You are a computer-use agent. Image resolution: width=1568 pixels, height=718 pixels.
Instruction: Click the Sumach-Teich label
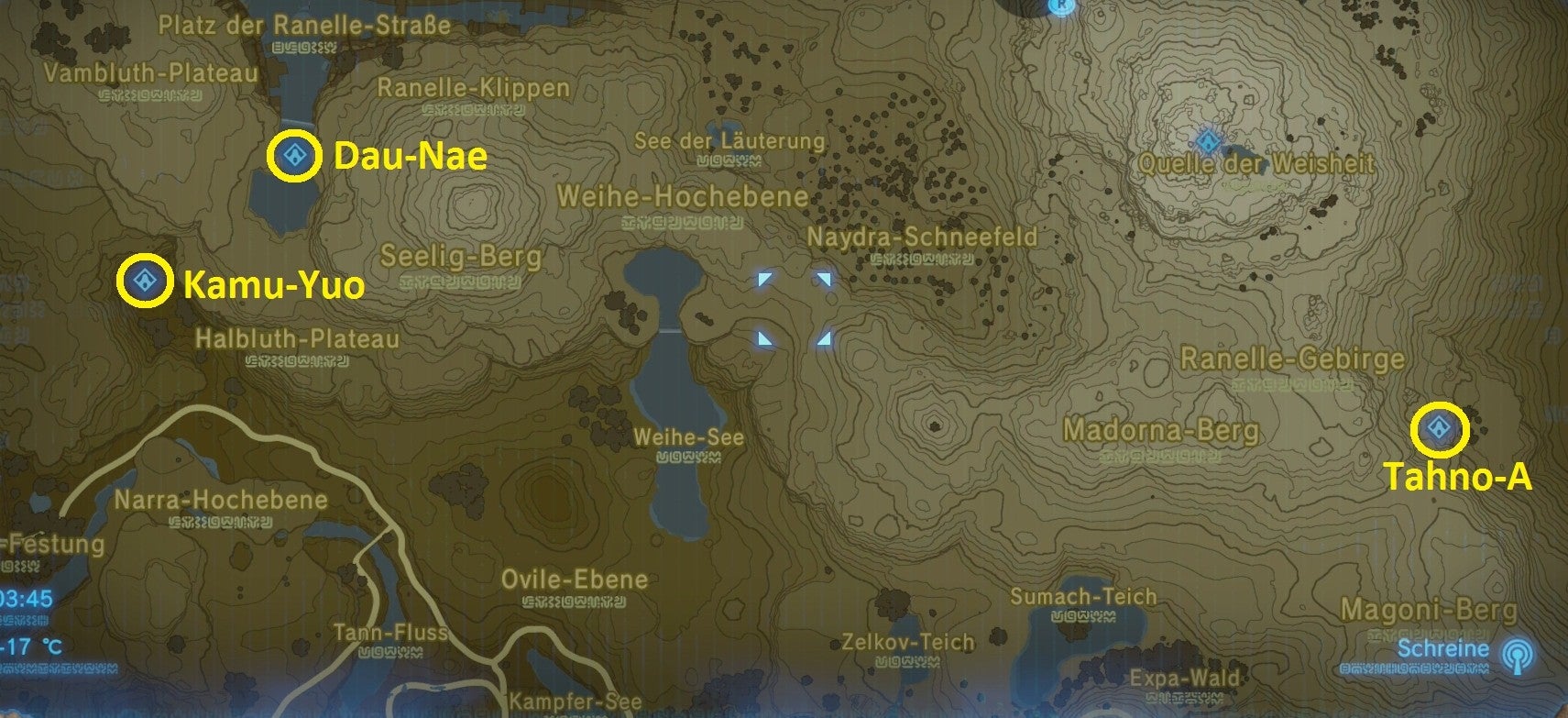(x=1083, y=596)
